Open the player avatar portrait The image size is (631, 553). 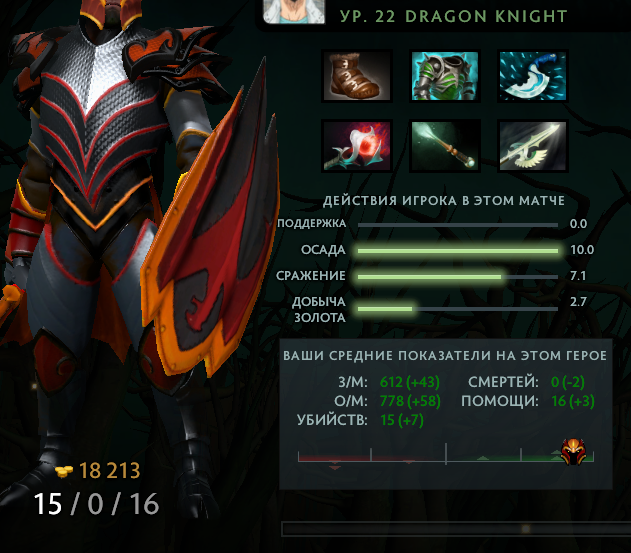pos(296,10)
